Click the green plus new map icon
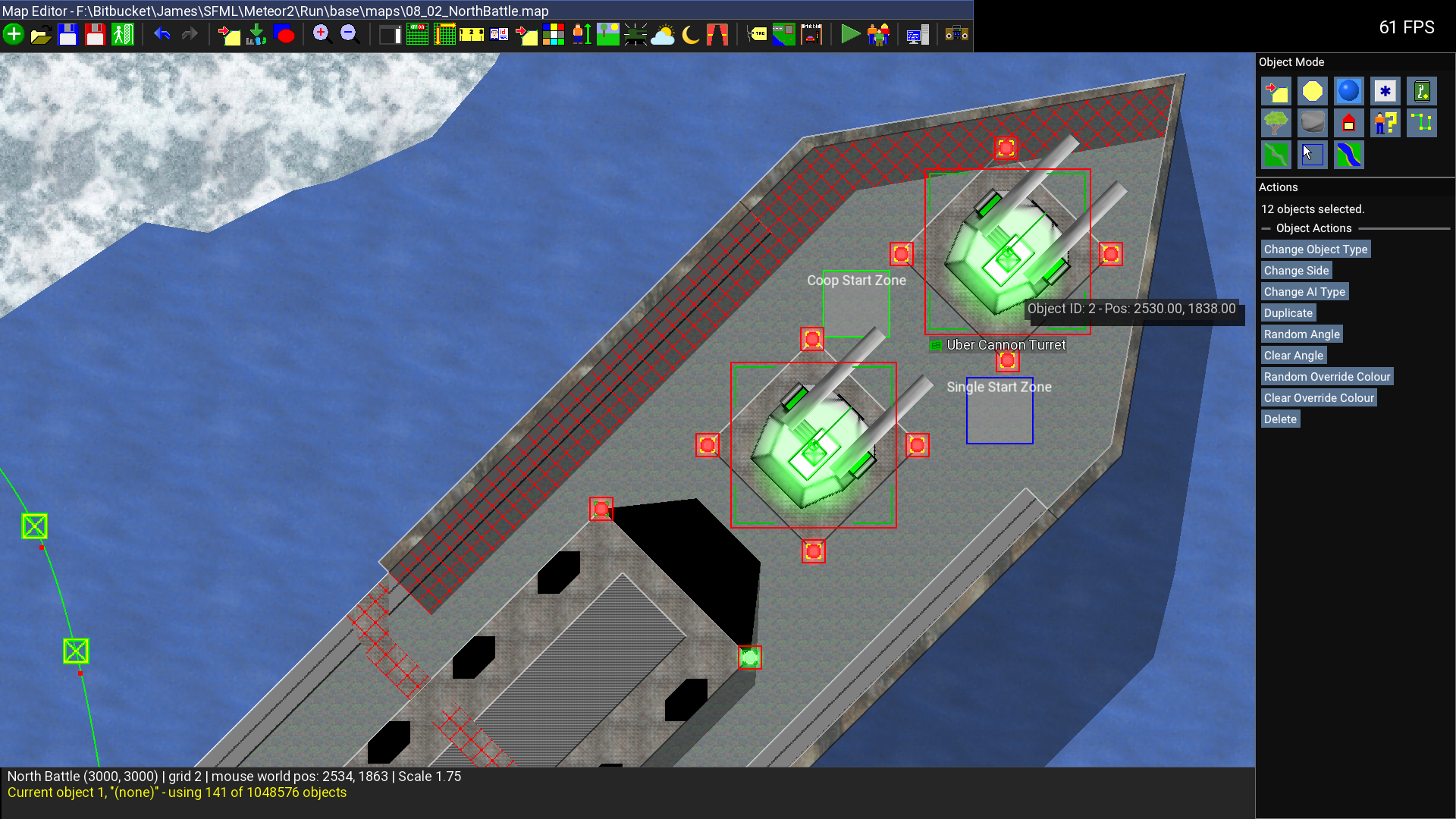 tap(14, 35)
